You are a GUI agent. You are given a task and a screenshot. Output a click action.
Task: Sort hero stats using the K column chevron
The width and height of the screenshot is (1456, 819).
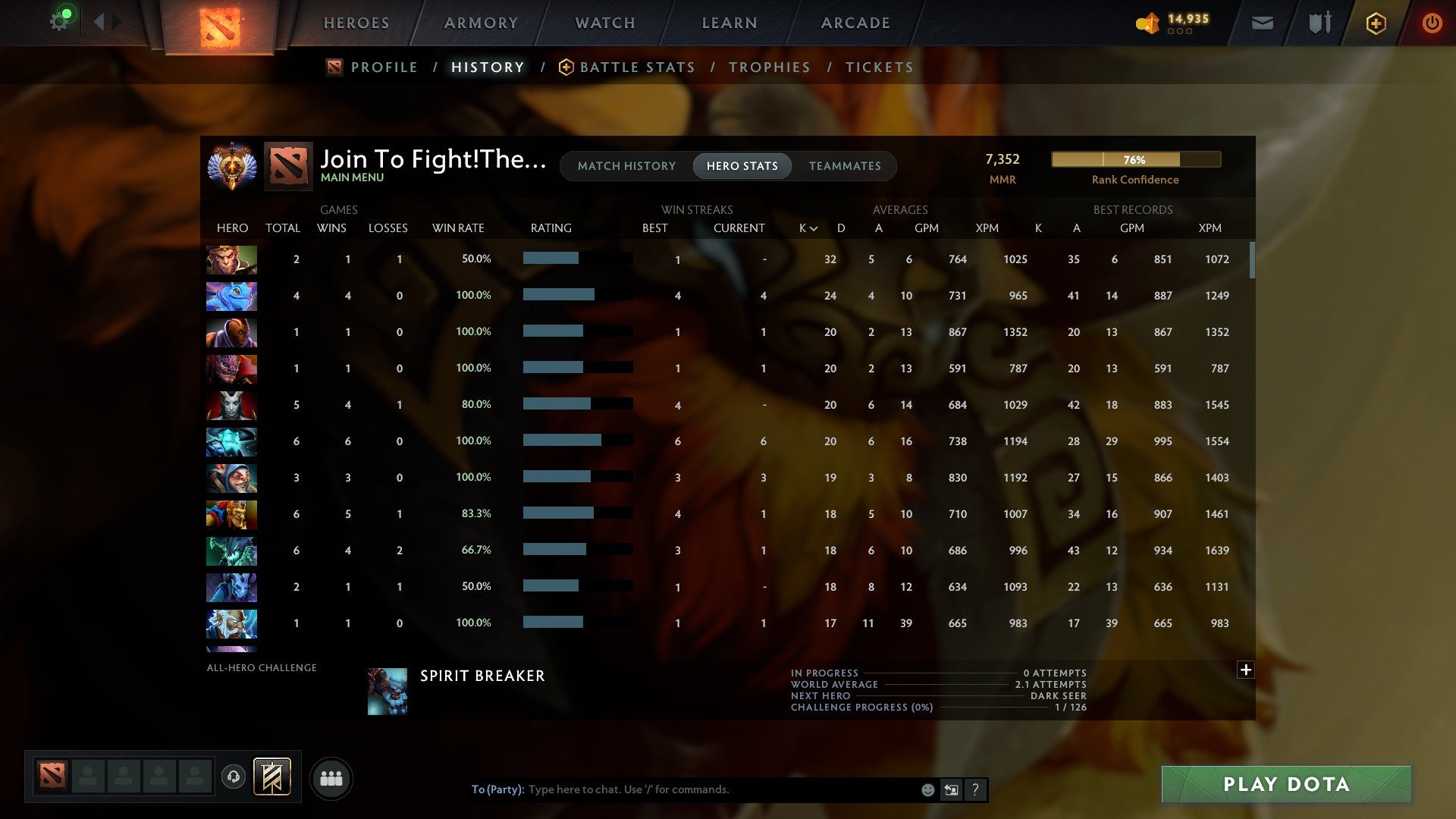click(x=812, y=227)
